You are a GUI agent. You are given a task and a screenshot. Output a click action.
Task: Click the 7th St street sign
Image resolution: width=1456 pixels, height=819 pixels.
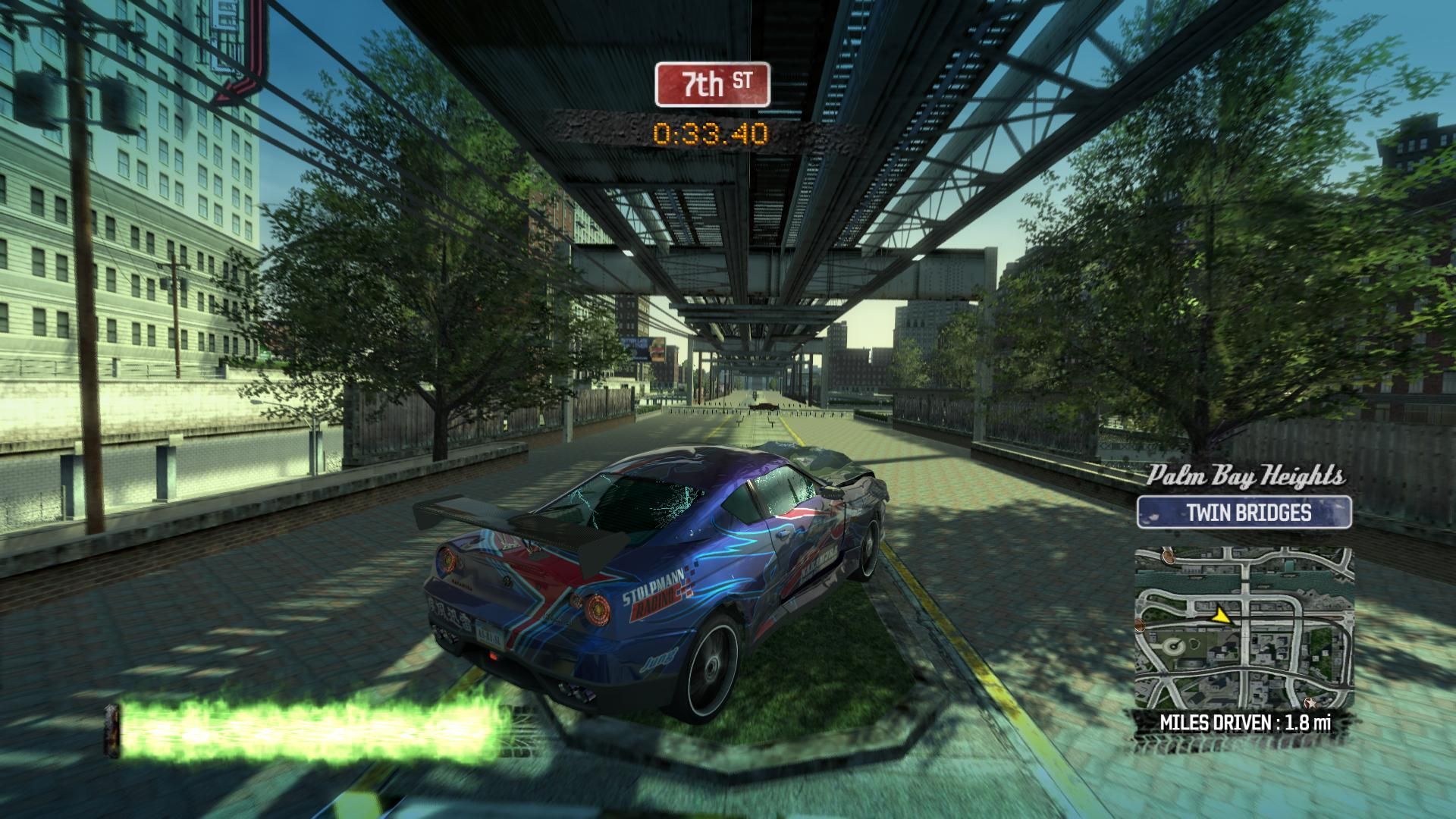pyautogui.click(x=712, y=84)
